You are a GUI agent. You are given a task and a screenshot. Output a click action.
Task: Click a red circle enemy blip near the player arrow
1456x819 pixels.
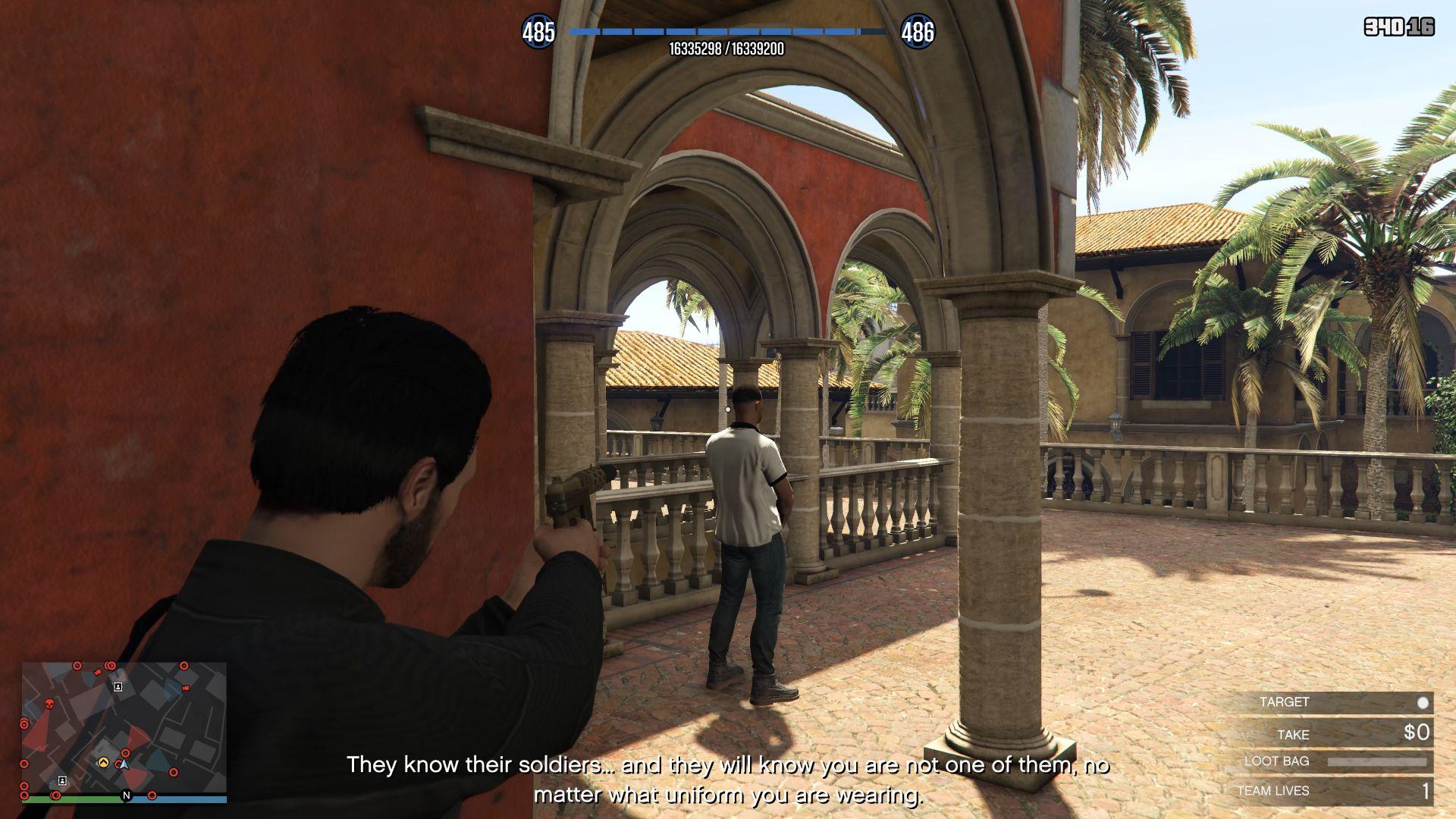[x=125, y=753]
